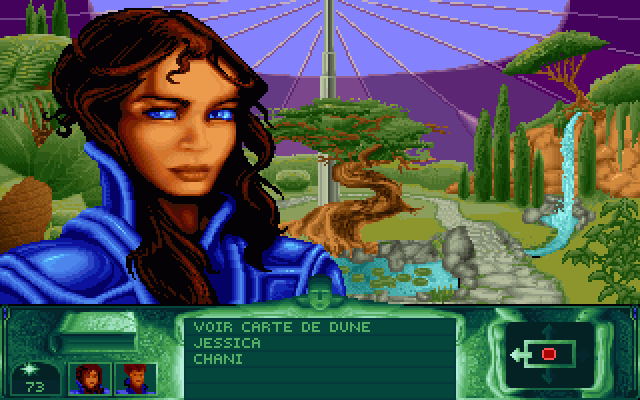
Task: Click the red center of the navigation compass
Action: 548,353
